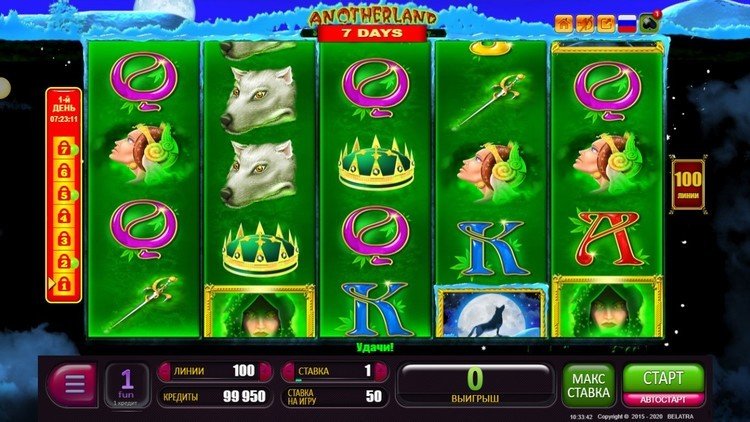Go to the home lobby icon
This screenshot has width=750, height=422.
tap(565, 22)
